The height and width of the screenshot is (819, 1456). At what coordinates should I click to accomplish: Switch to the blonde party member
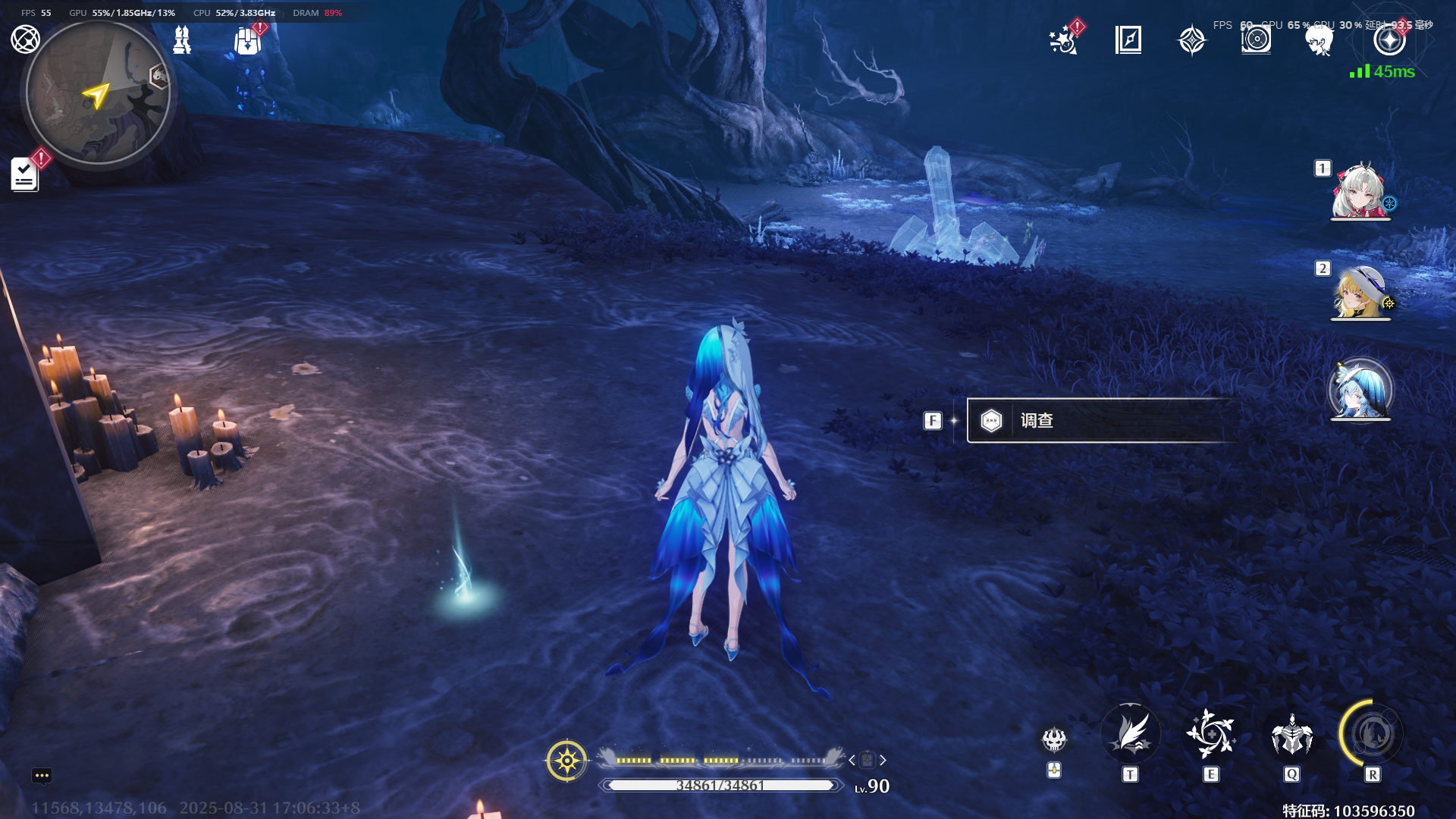click(1360, 292)
